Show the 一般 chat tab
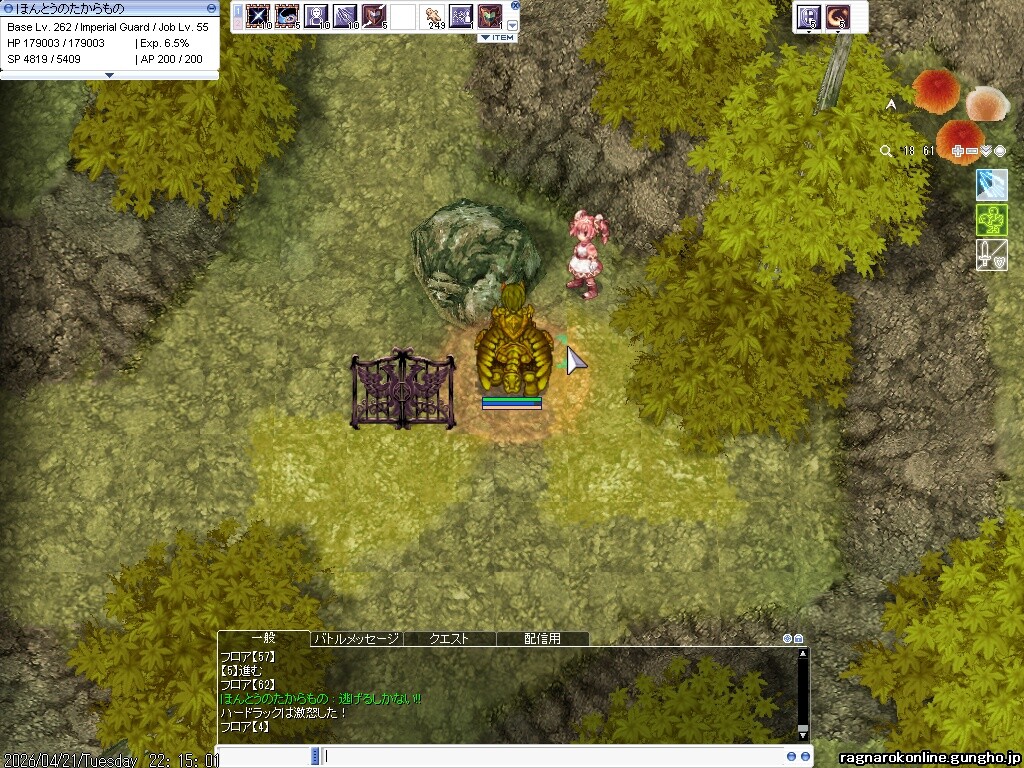The image size is (1024, 768). click(x=263, y=638)
